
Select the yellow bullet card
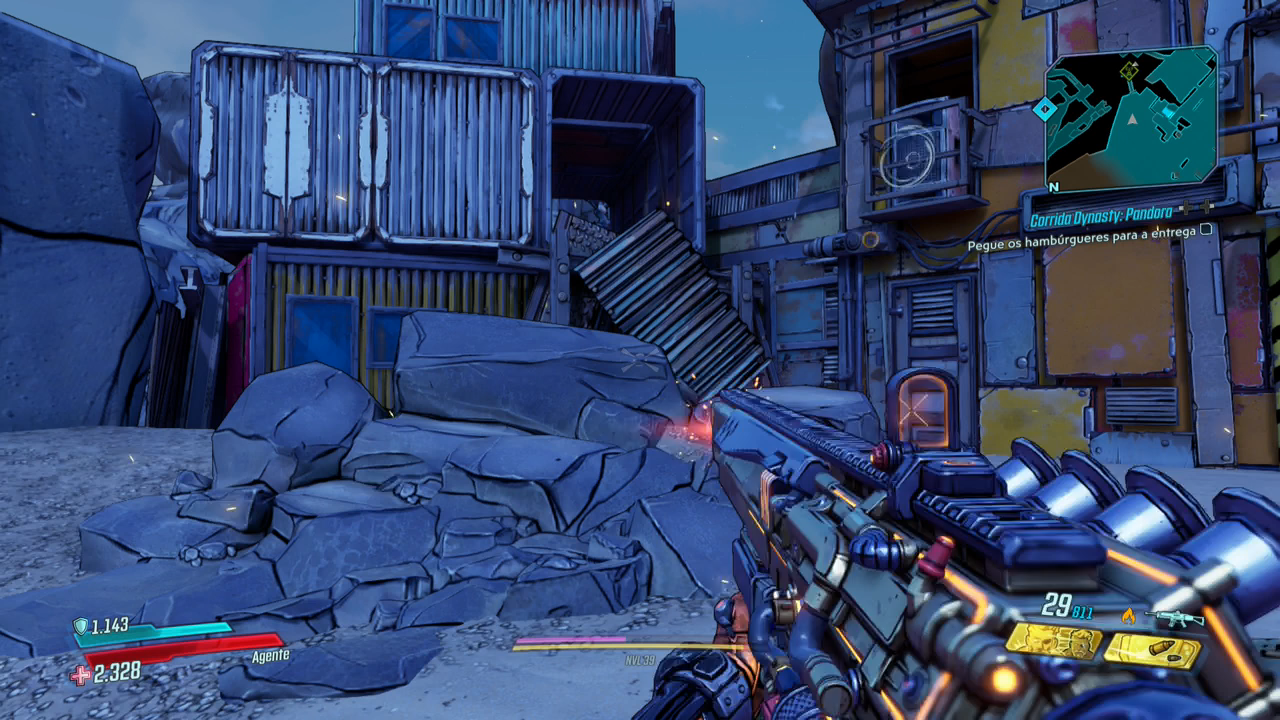click(1151, 650)
